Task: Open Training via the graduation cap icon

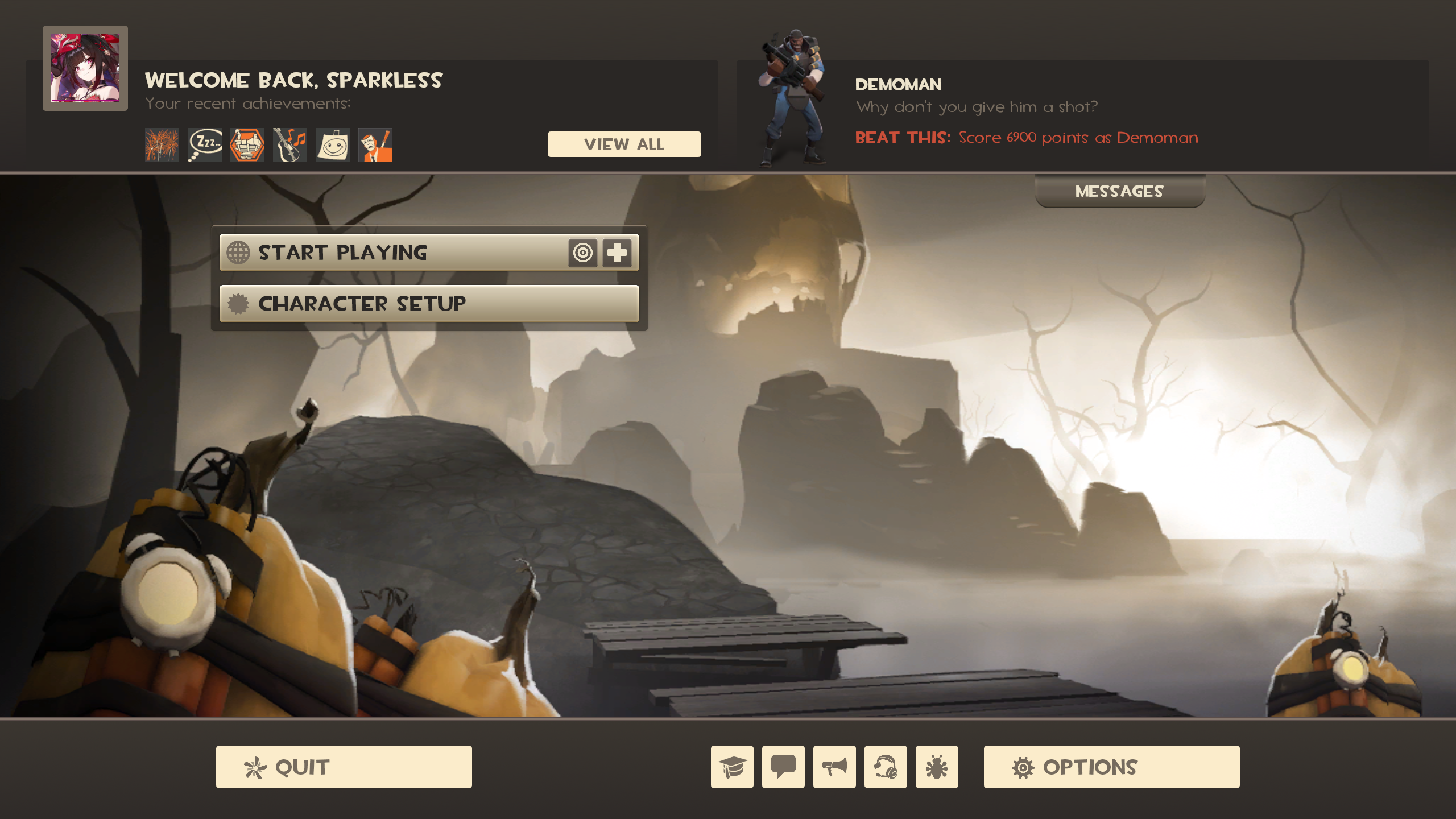Action: (731, 767)
